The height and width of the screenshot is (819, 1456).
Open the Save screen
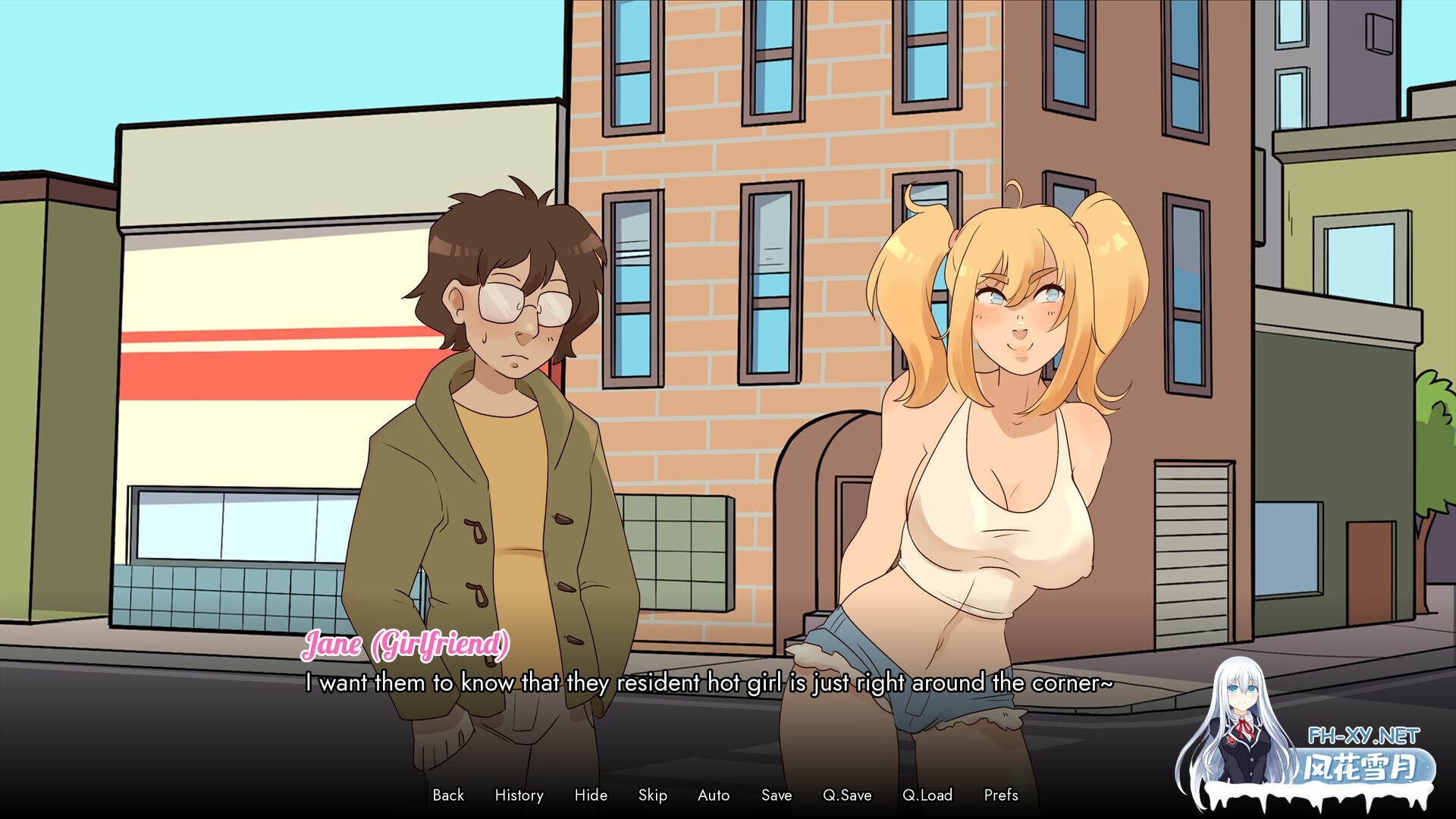776,795
